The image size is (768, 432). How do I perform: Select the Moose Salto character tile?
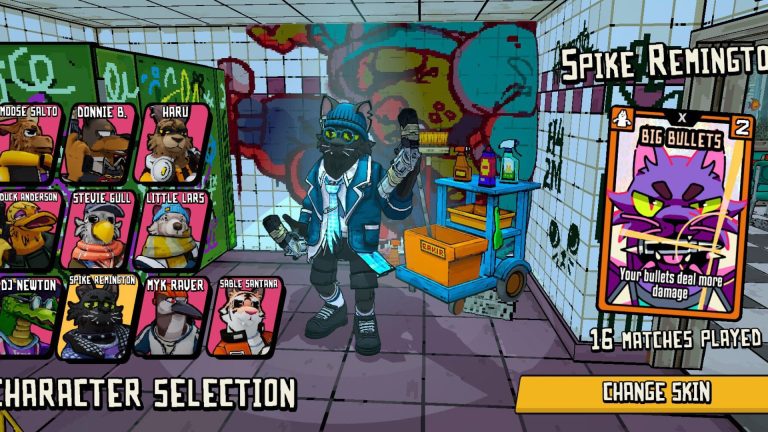pyautogui.click(x=27, y=143)
